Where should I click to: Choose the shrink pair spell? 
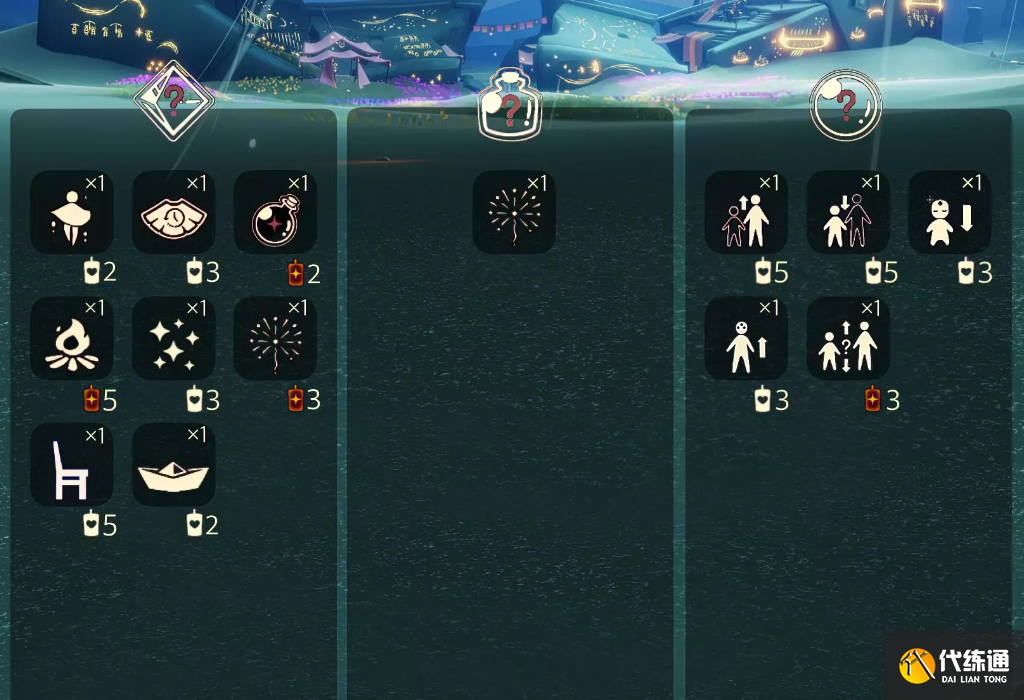tap(848, 212)
